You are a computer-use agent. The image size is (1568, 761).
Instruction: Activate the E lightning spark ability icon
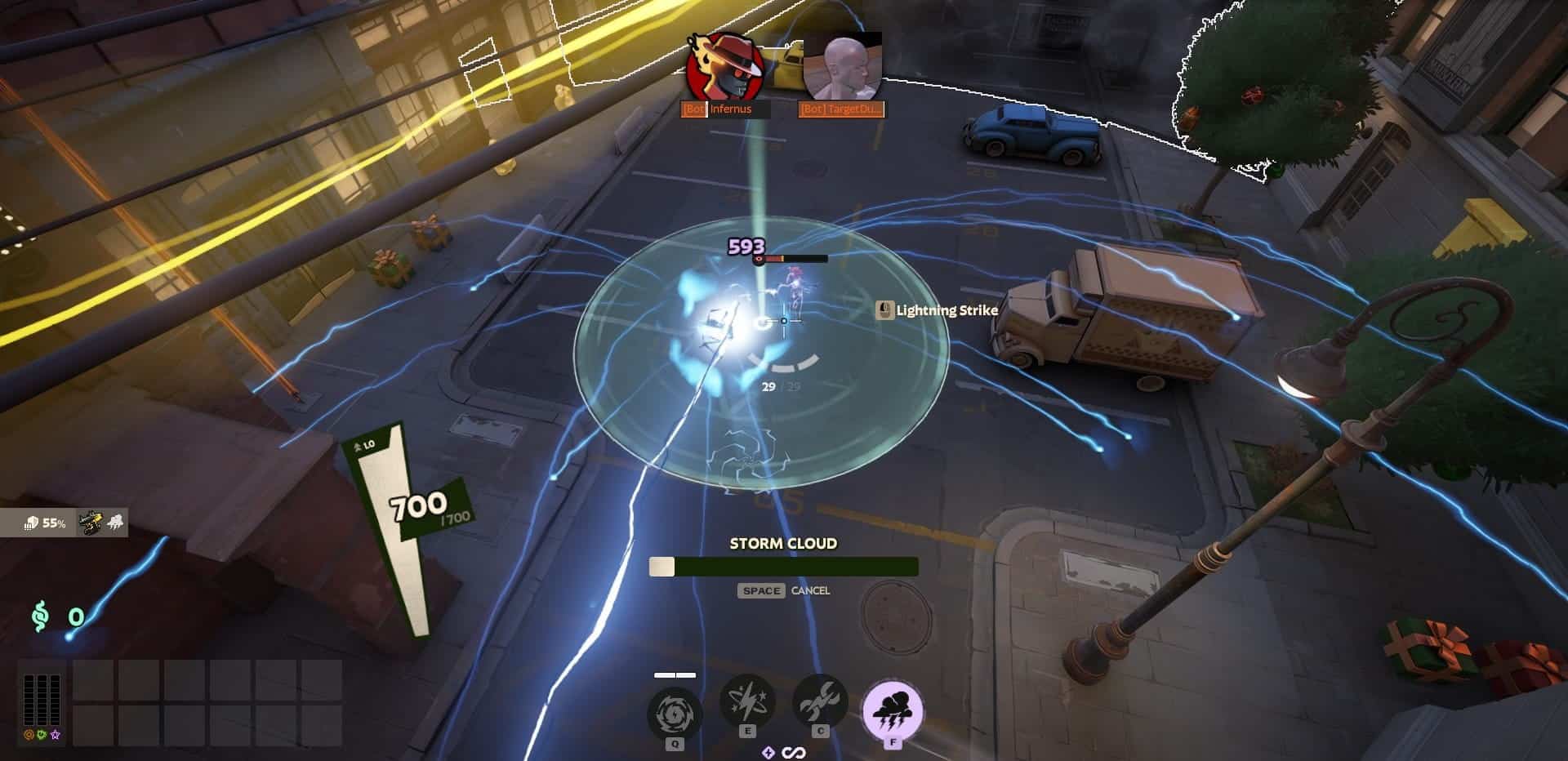[746, 702]
